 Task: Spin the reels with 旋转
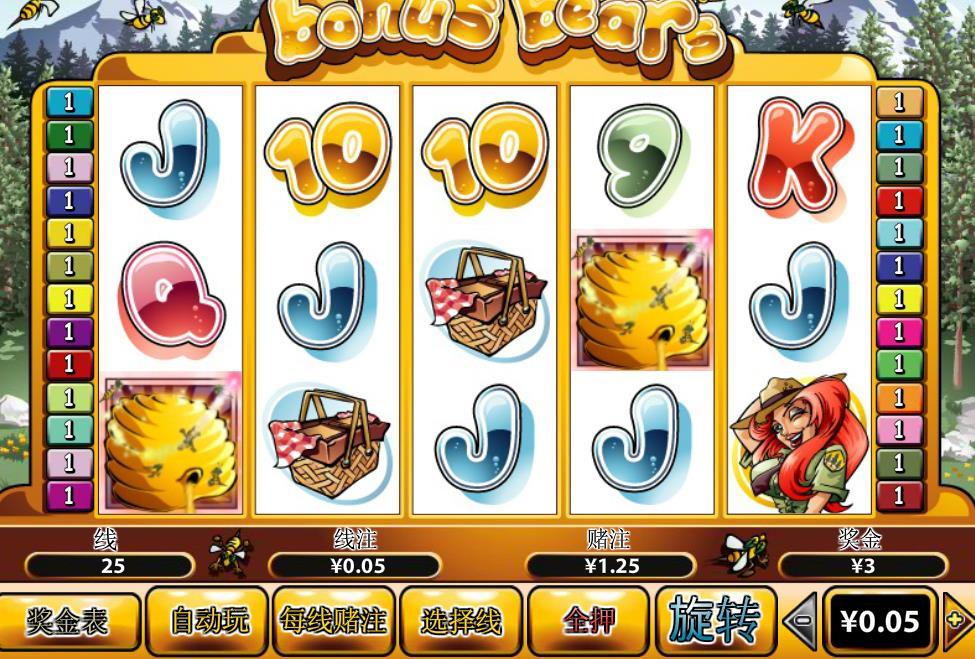[714, 619]
